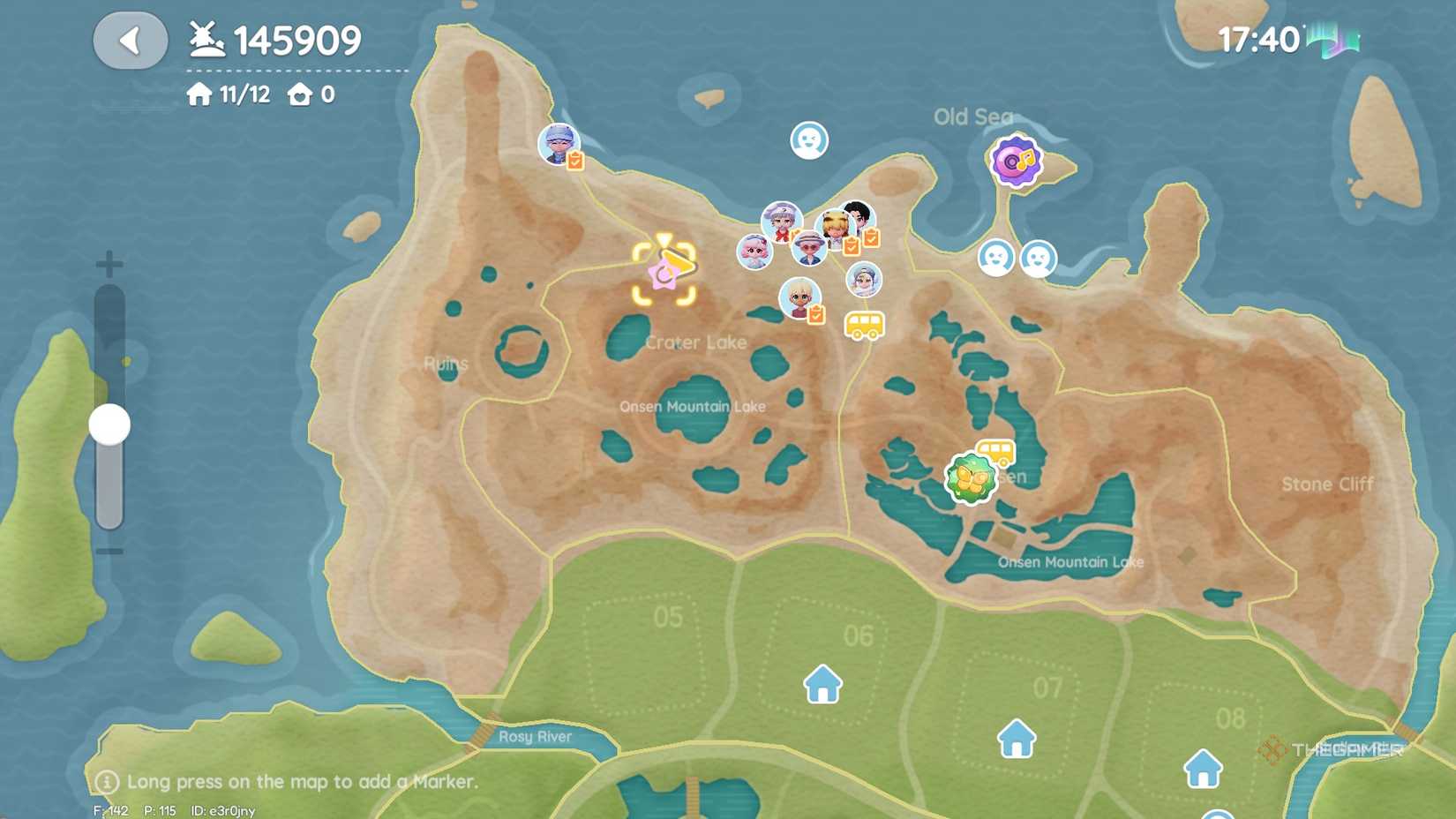Click the leftmost blue player icon near Old Sea
The width and height of the screenshot is (1456, 819).
[996, 259]
